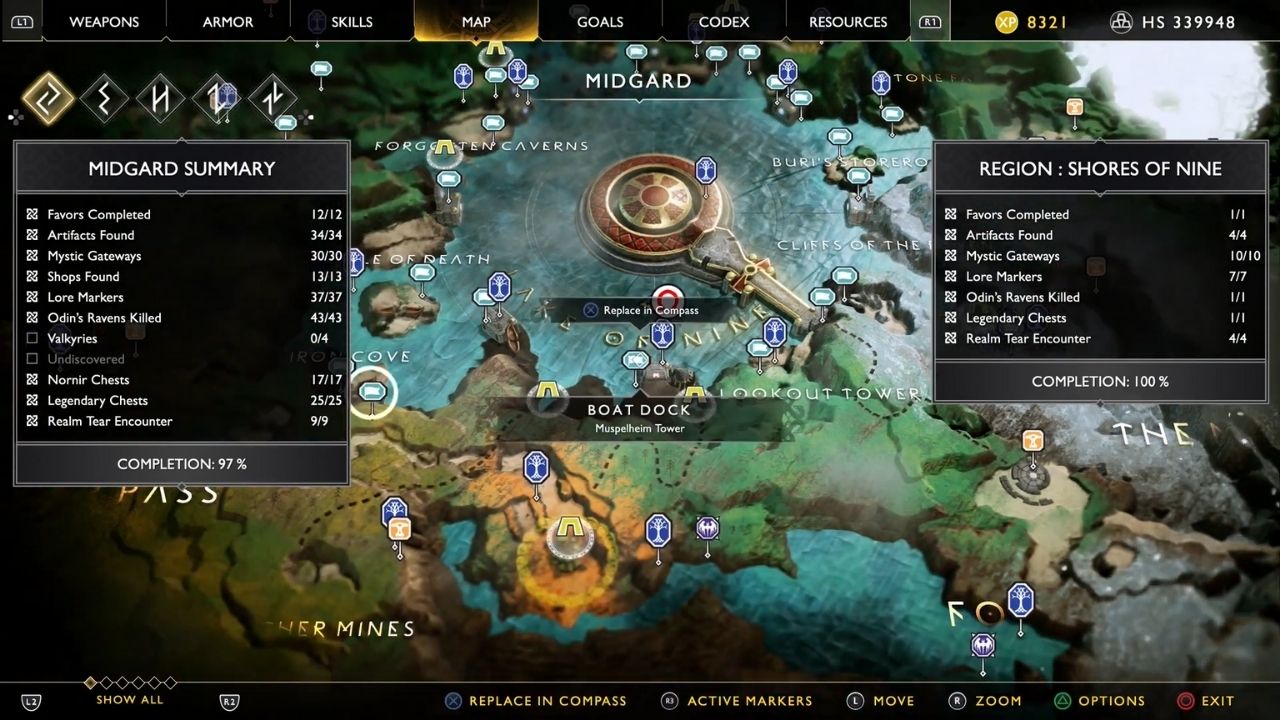
Task: Select the Legendary Chests row in Shores of Nine
Action: point(1099,318)
